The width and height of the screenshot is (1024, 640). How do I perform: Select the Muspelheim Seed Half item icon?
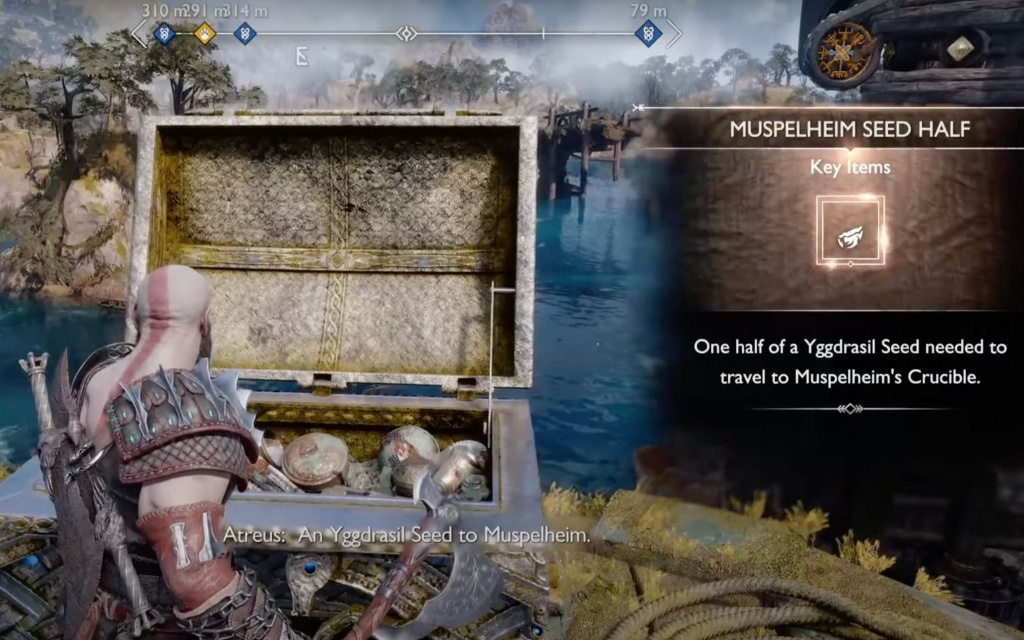tap(850, 230)
